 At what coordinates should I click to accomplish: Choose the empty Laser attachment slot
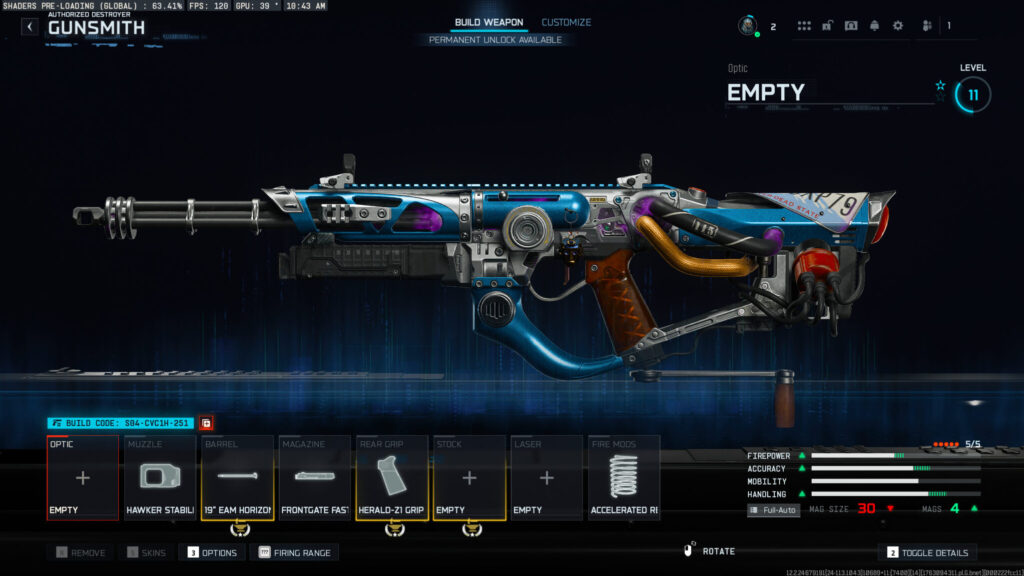[x=546, y=478]
